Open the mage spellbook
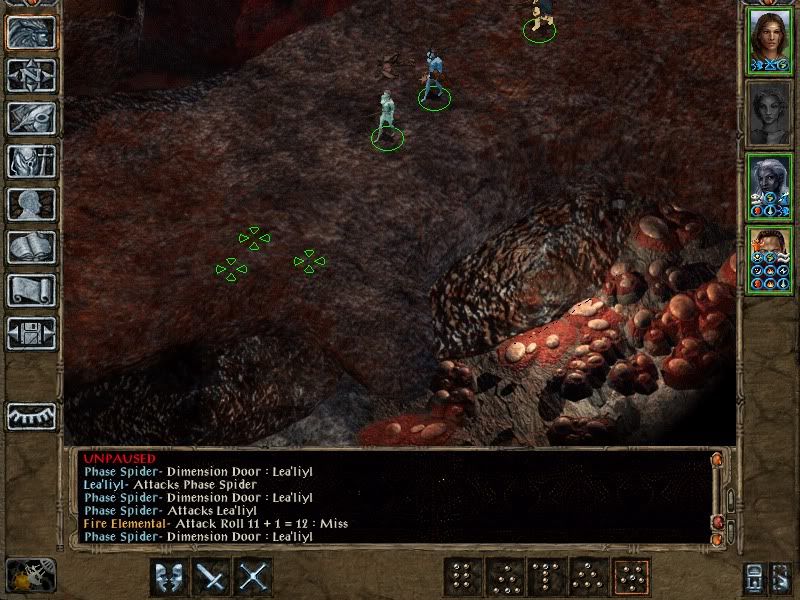 tap(31, 247)
